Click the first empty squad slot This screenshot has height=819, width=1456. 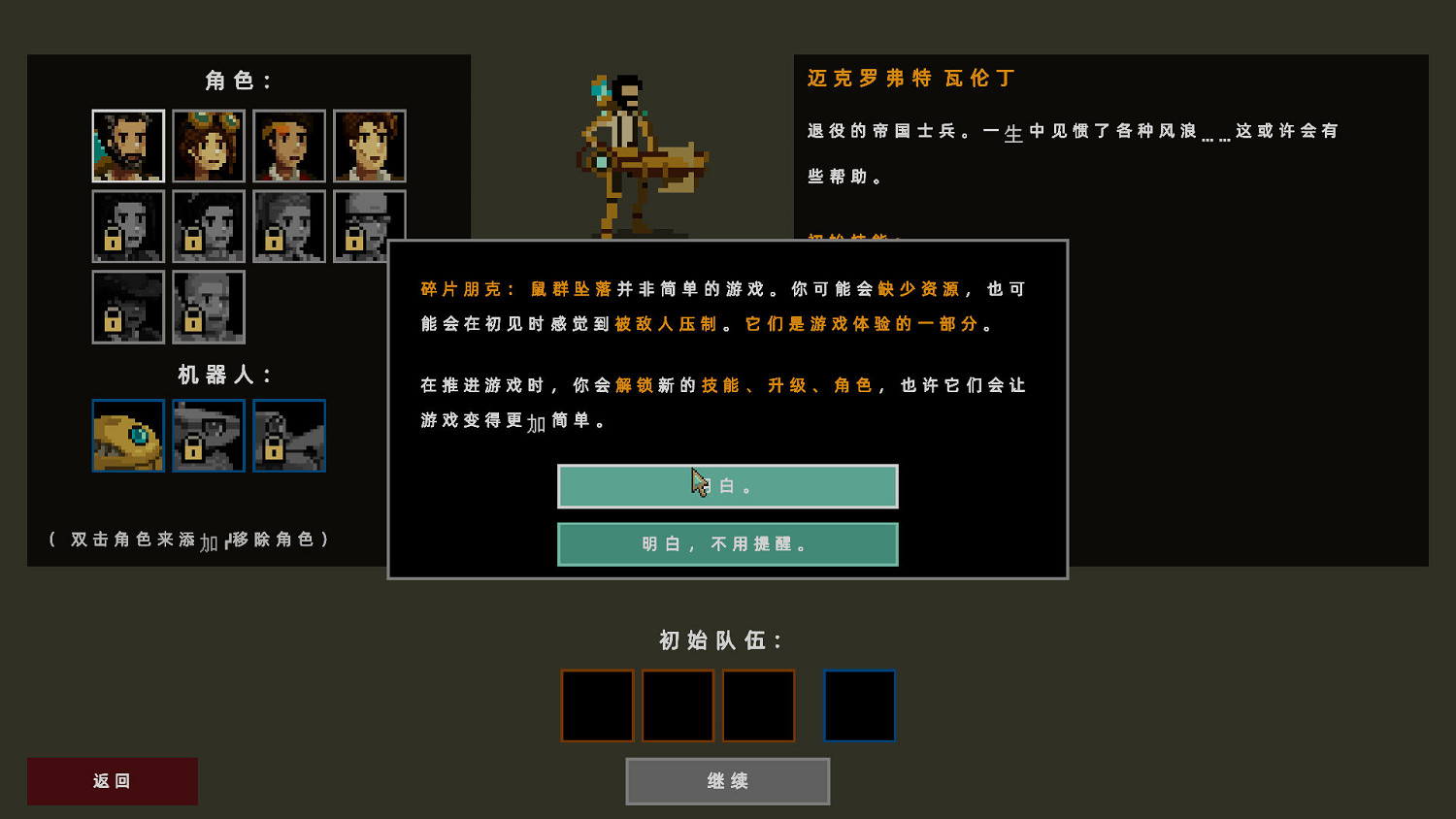tap(597, 705)
